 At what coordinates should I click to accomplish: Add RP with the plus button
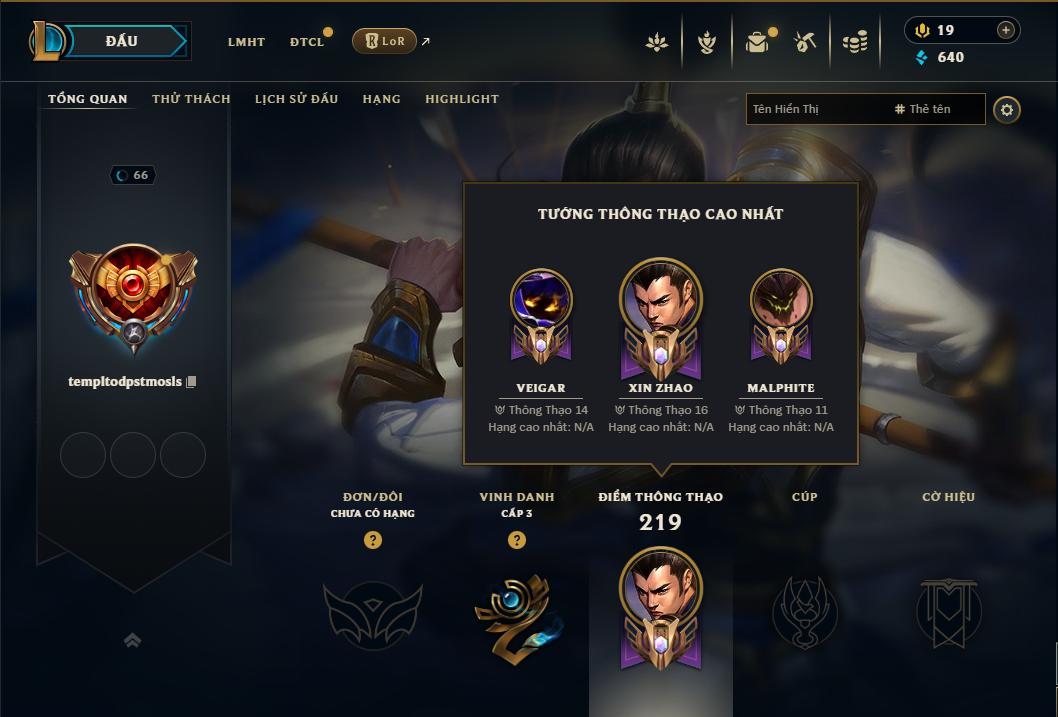pyautogui.click(x=1005, y=30)
